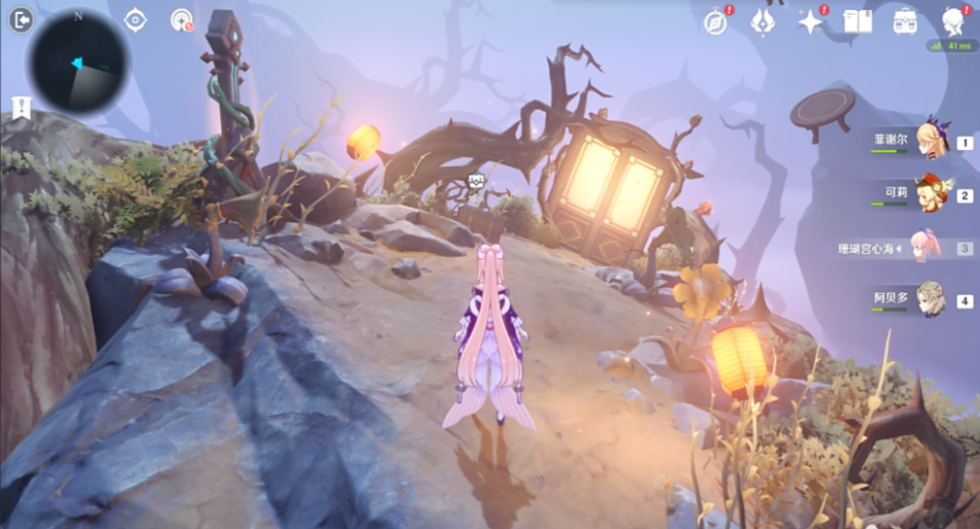
Task: Open the disabled co-op signal icon
Action: click(x=181, y=20)
